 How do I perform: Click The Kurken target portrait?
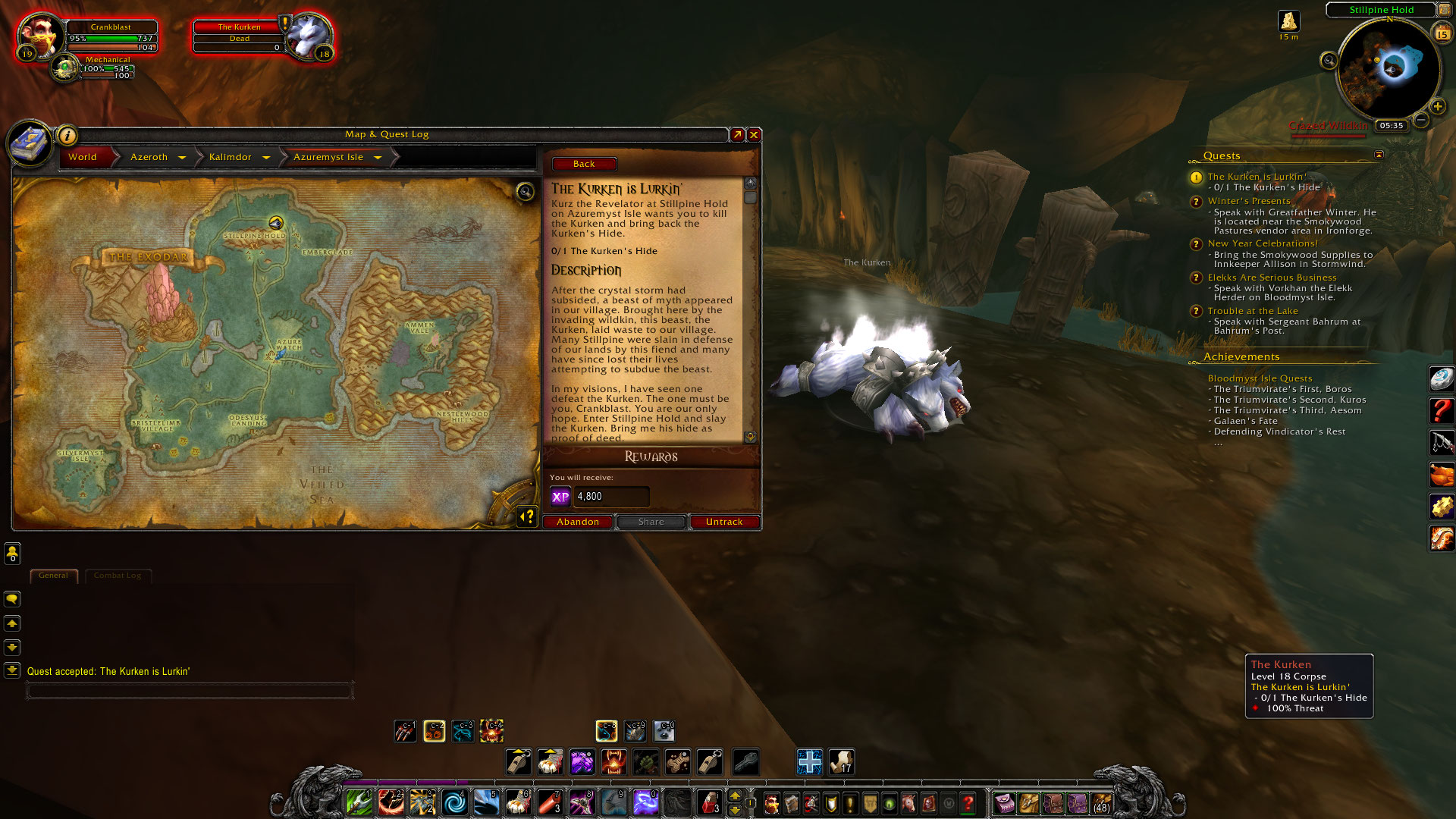point(309,35)
